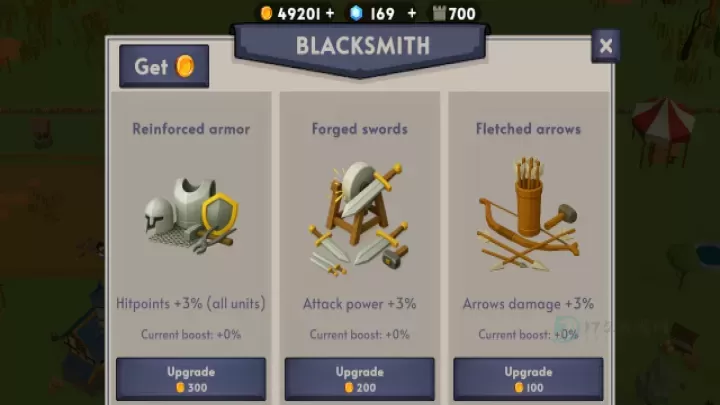
Task: Add more gold with the plus button
Action: (x=330, y=14)
